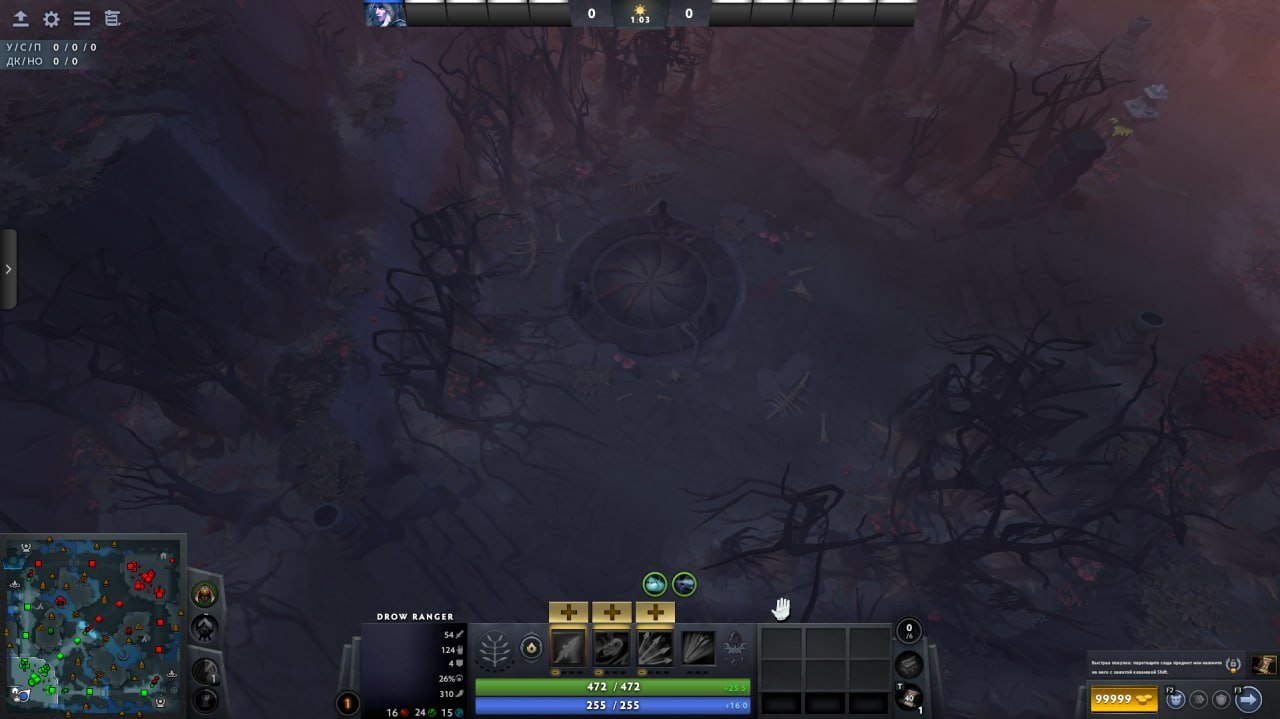
Task: Return to dashboard with the up-arrow icon
Action: [x=20, y=19]
